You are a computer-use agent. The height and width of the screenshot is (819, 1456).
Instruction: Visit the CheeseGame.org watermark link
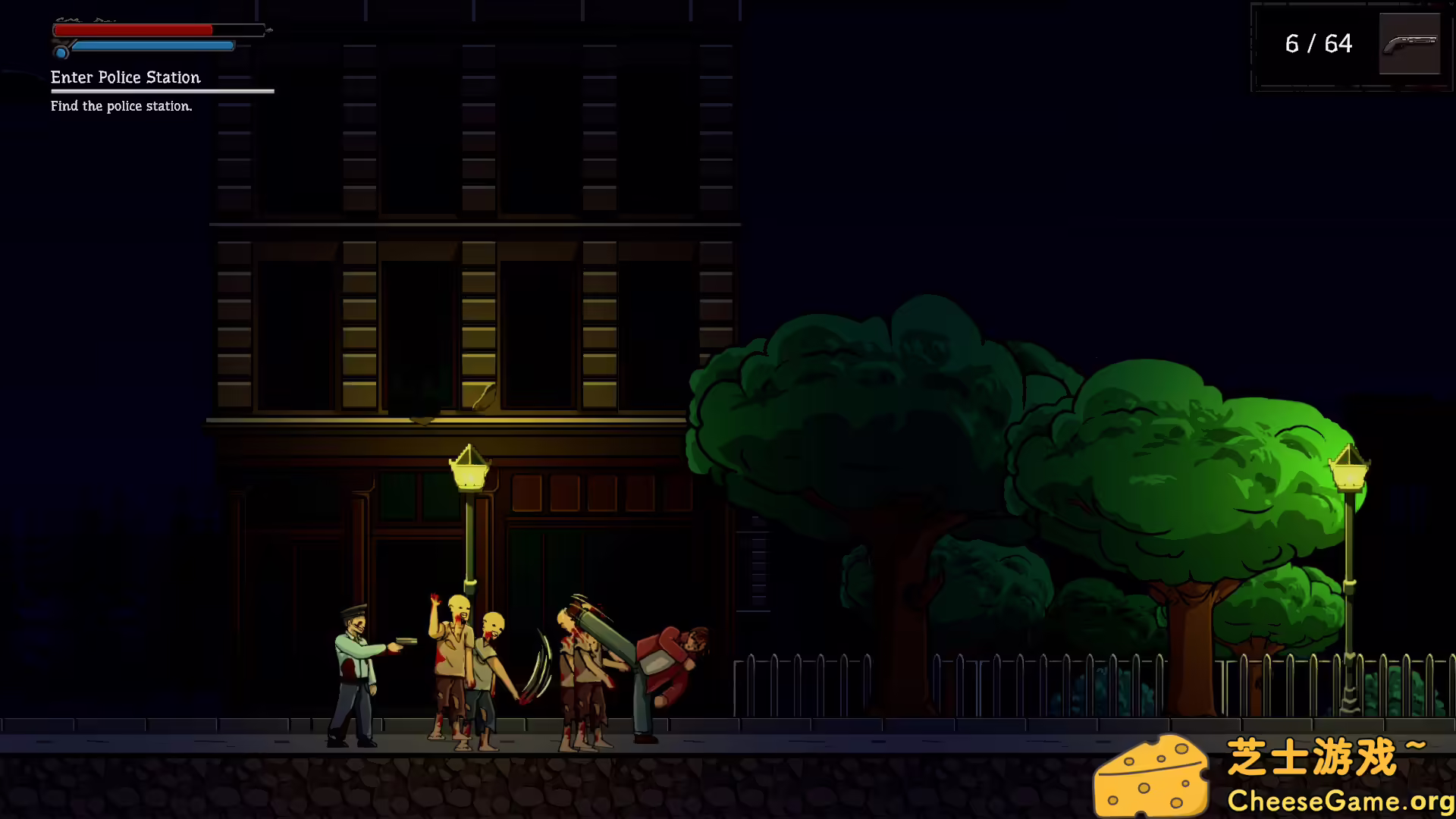[x=1339, y=801]
